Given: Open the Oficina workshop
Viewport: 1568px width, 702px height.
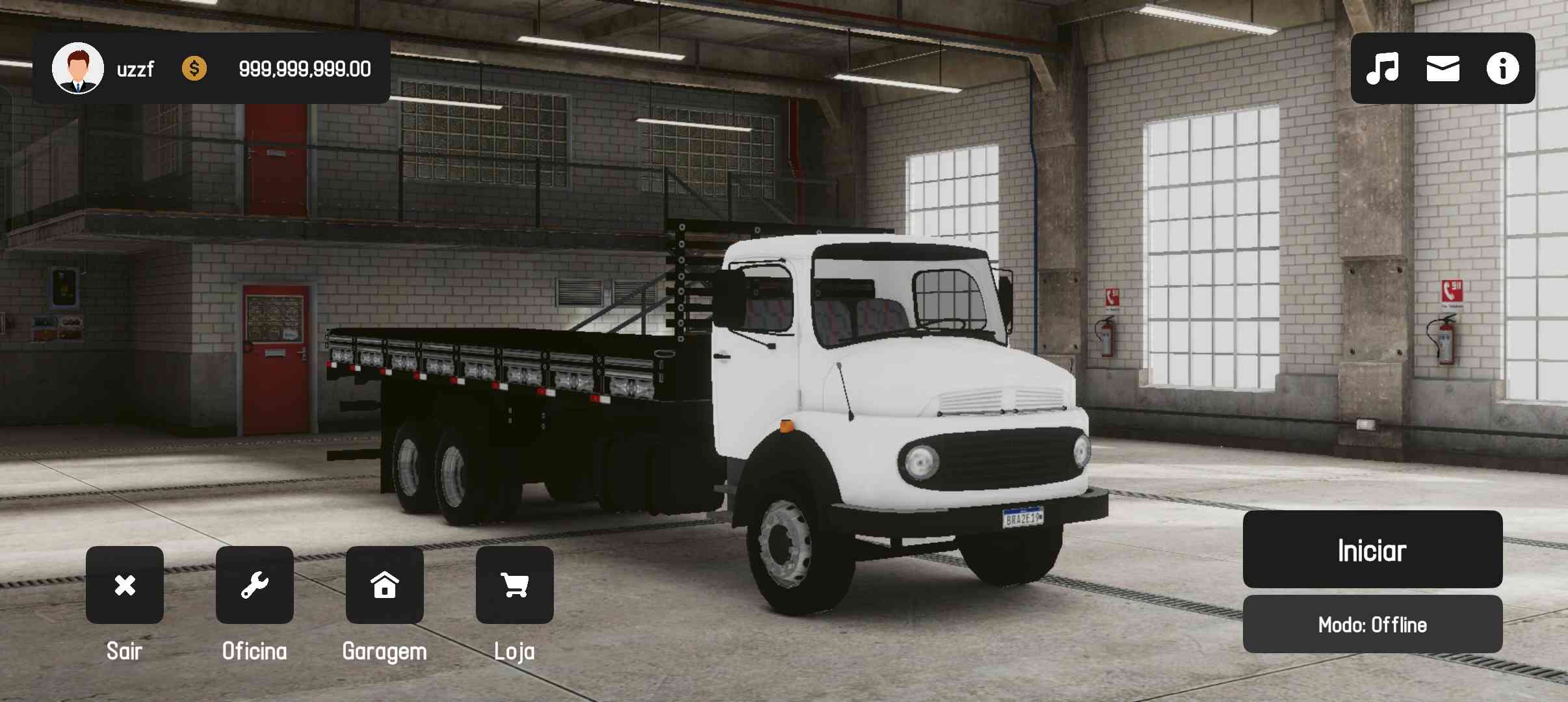Looking at the screenshot, I should tap(254, 585).
